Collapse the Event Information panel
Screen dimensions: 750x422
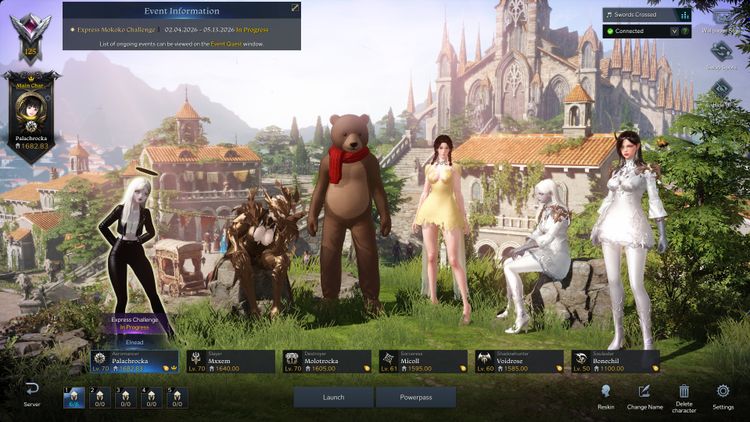click(294, 8)
